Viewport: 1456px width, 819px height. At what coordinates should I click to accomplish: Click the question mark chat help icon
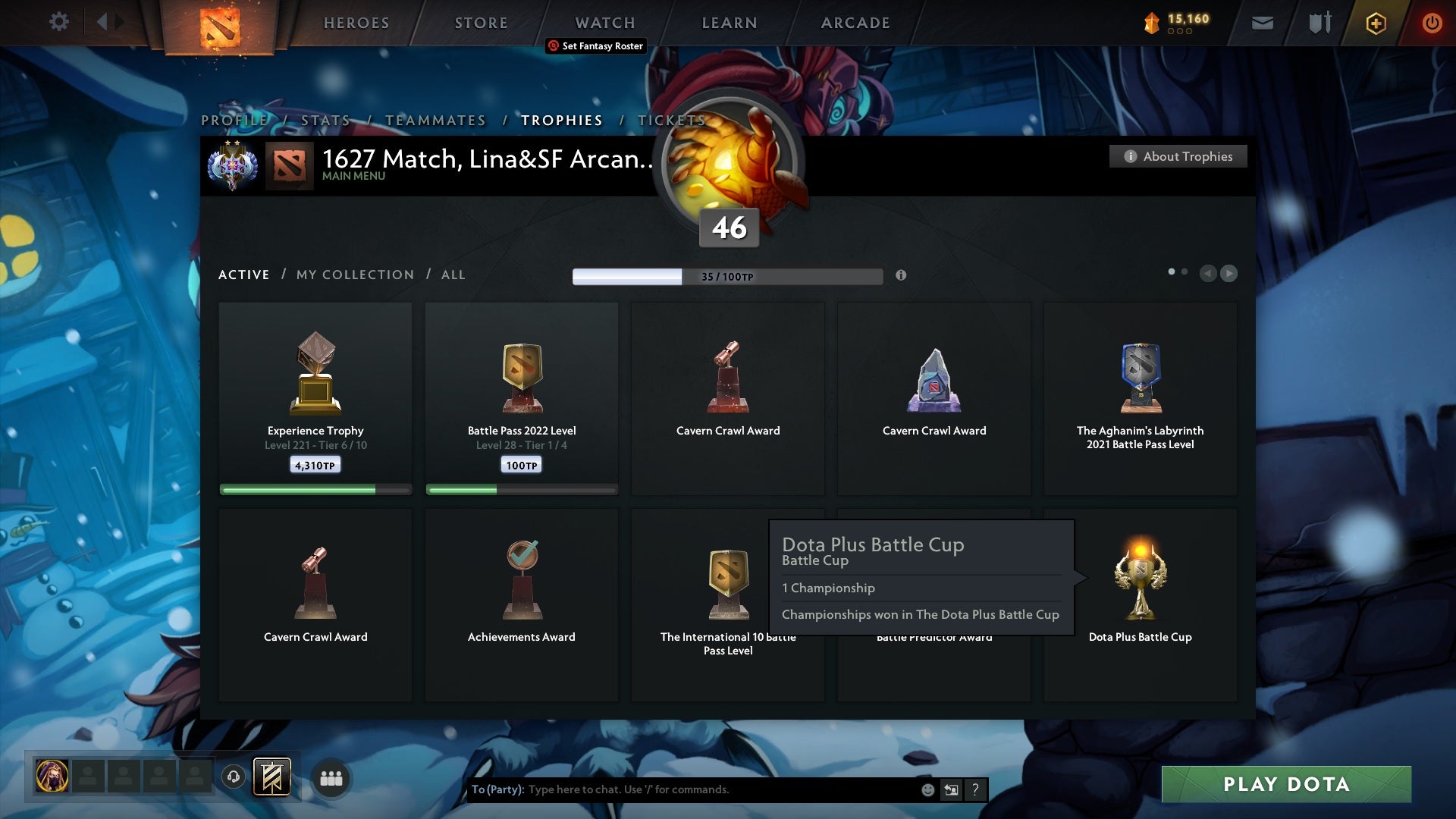[x=975, y=789]
